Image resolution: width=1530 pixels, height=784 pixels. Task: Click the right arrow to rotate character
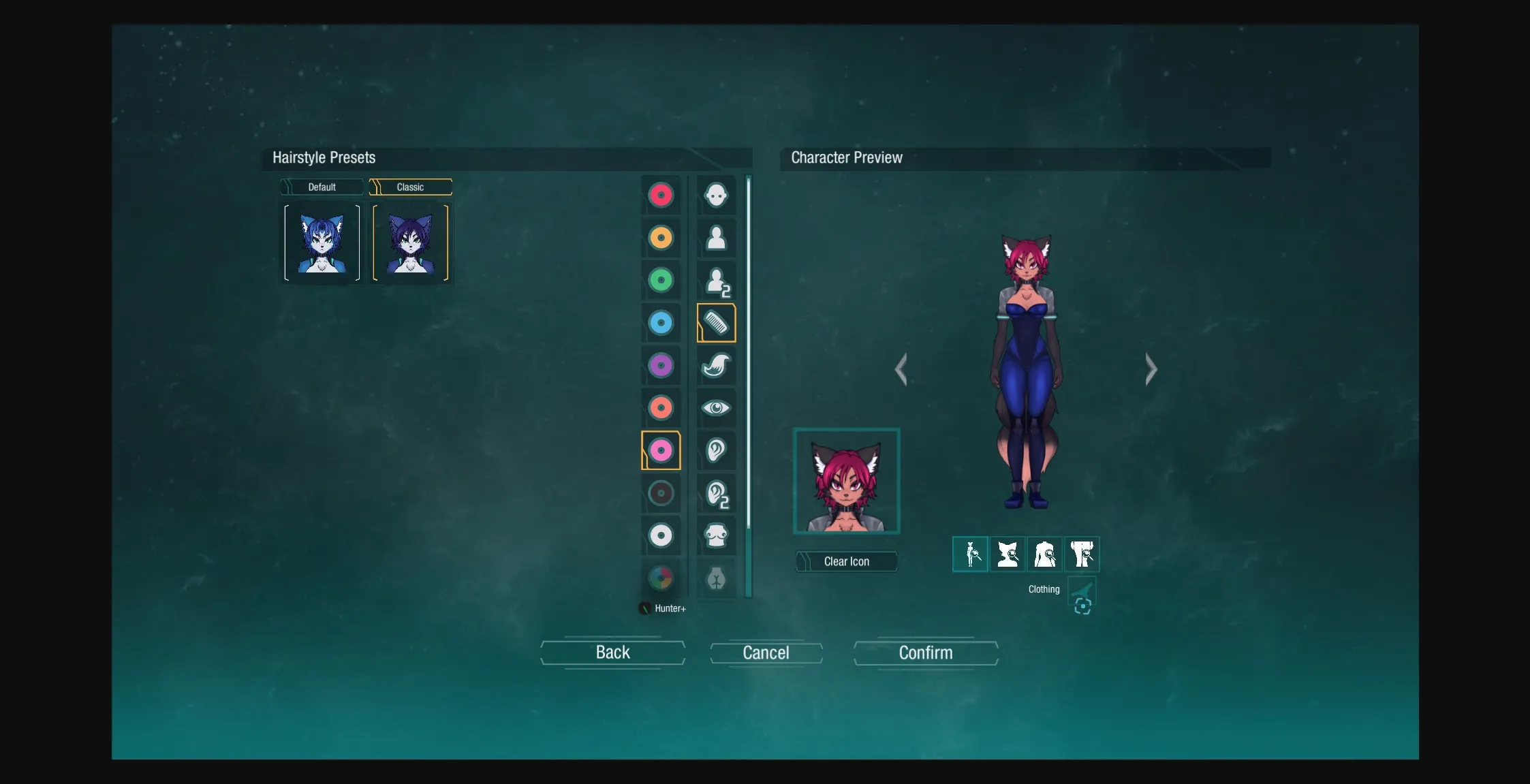pyautogui.click(x=1150, y=369)
